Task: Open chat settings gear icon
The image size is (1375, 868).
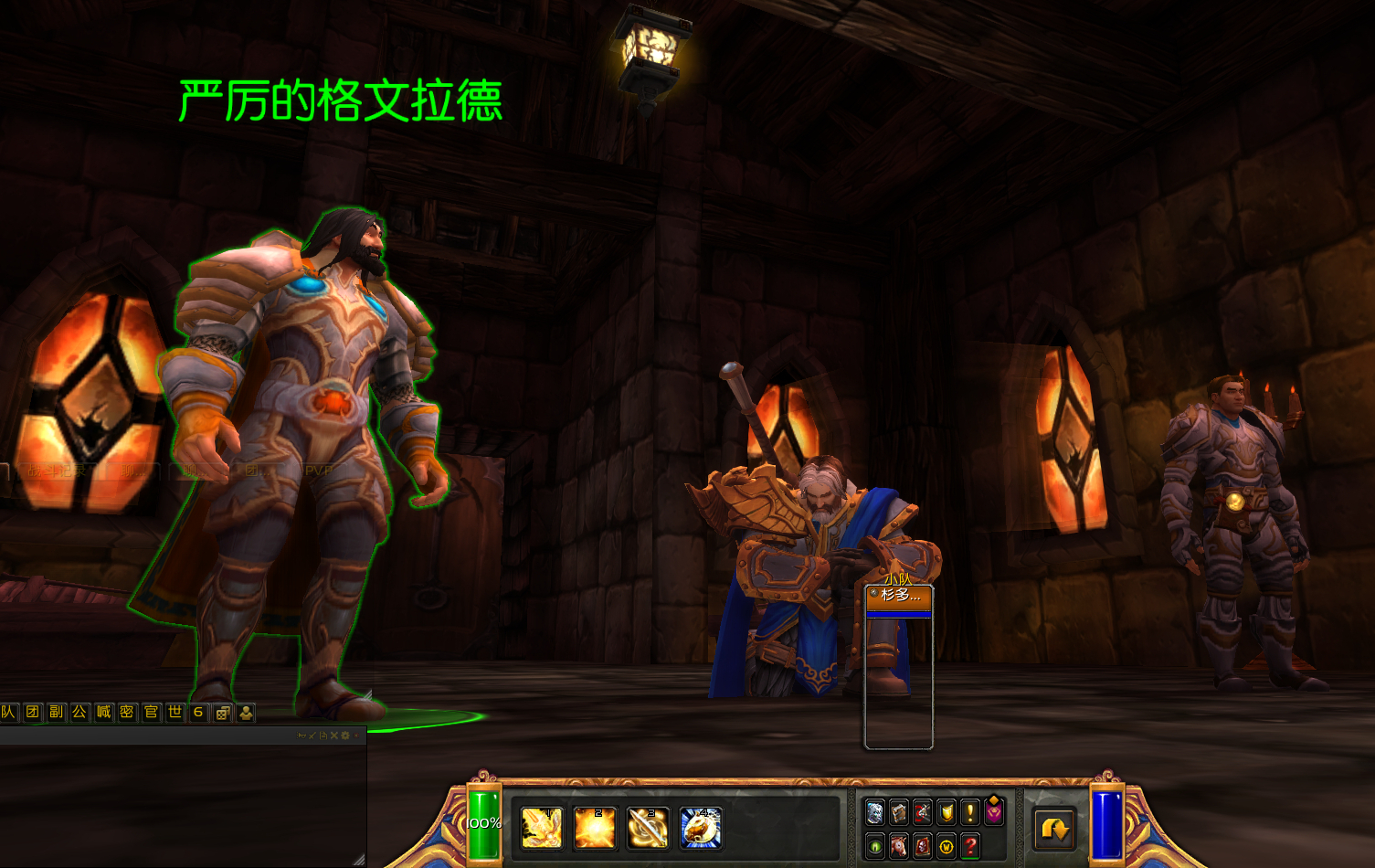Action: point(345,736)
